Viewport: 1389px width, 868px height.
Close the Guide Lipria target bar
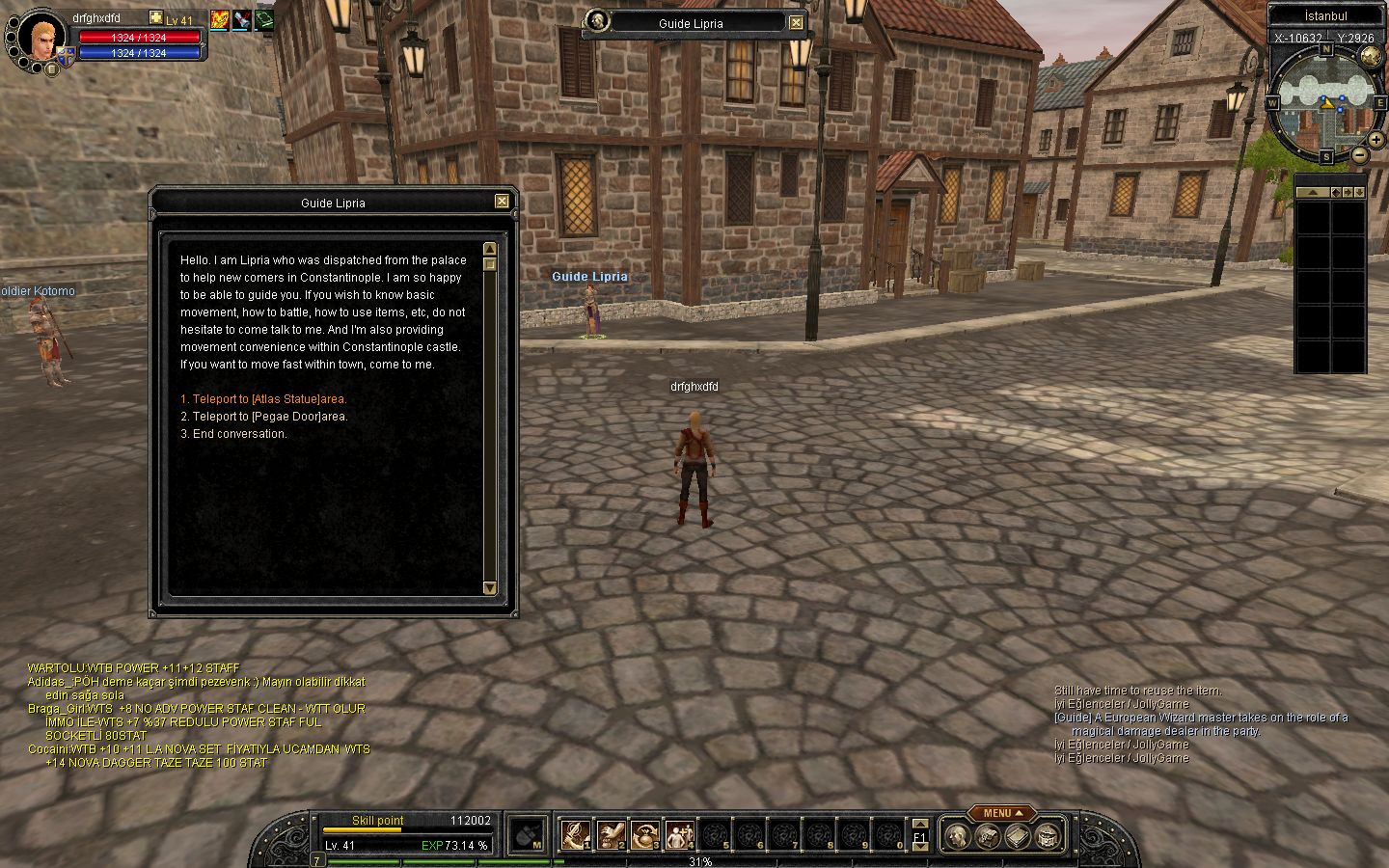pyautogui.click(x=796, y=23)
